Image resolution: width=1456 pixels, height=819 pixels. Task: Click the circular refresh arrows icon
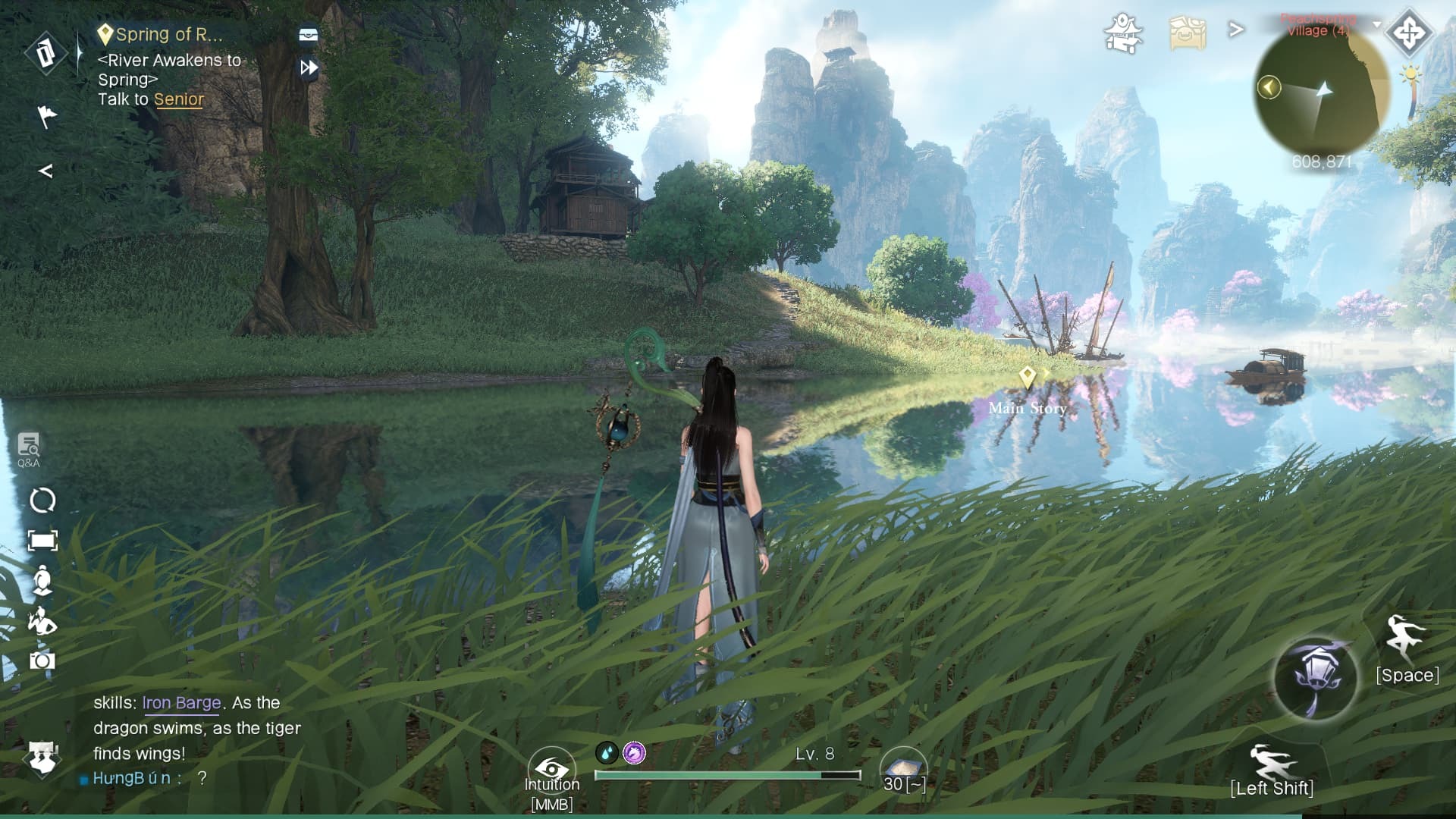point(42,500)
